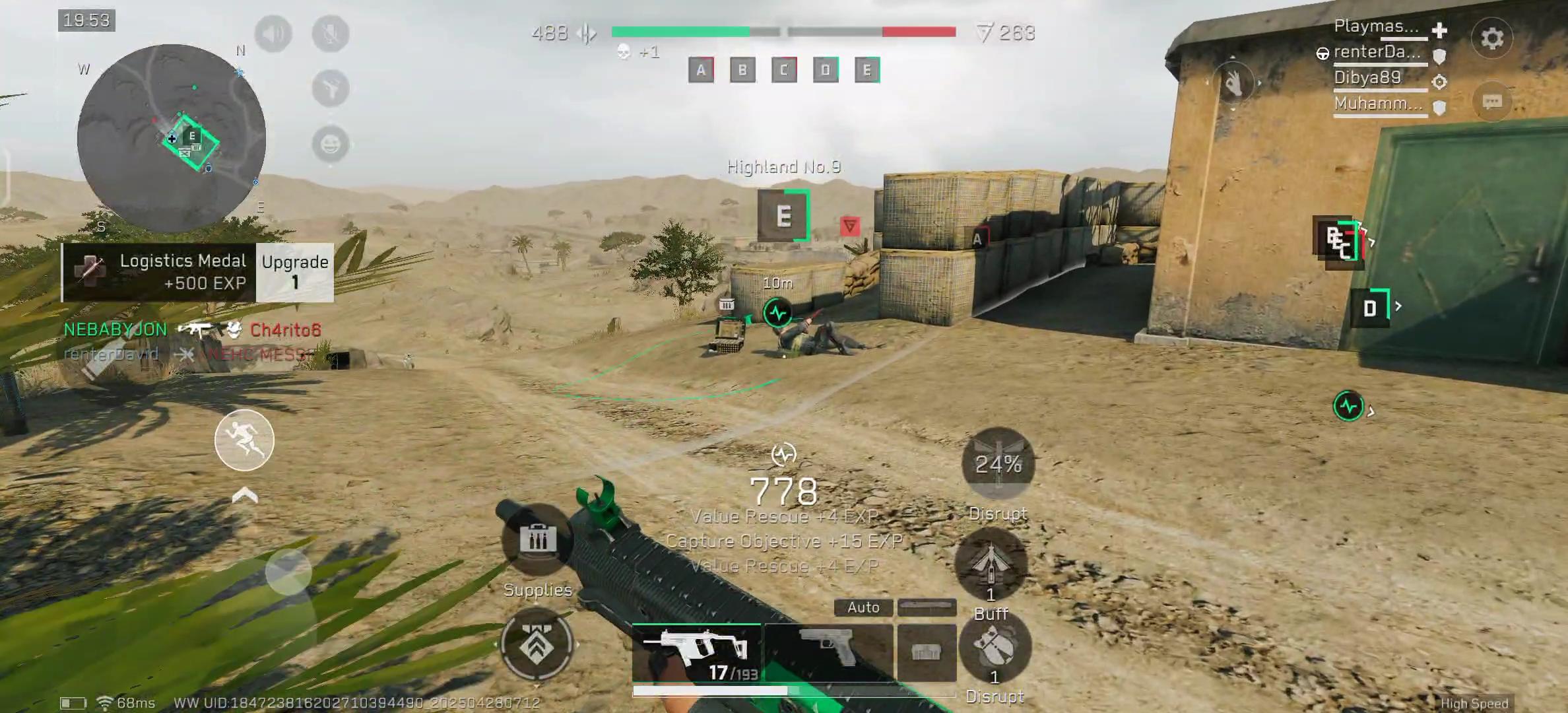Select the E objective tab
The image size is (1568, 713).
(x=867, y=71)
